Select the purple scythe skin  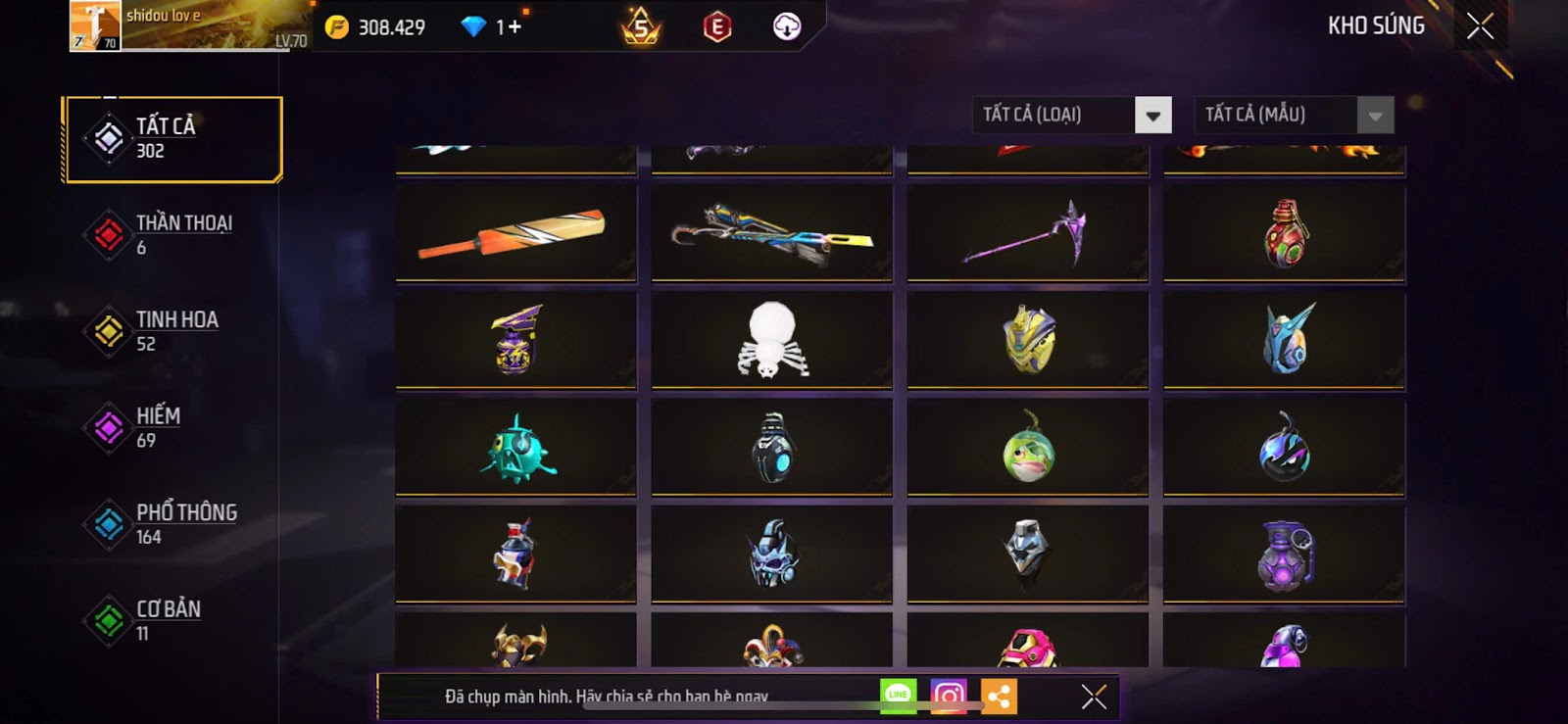[x=1027, y=233]
